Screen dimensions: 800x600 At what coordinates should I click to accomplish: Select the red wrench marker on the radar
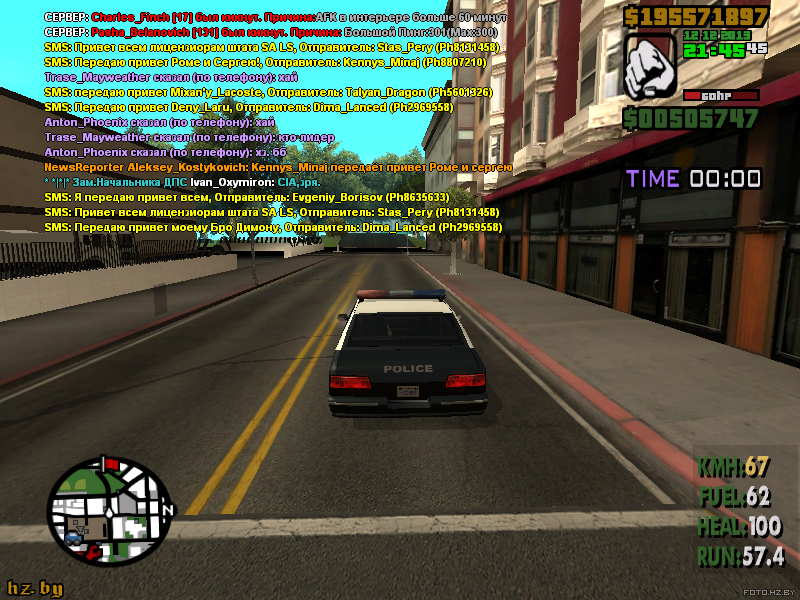click(93, 551)
